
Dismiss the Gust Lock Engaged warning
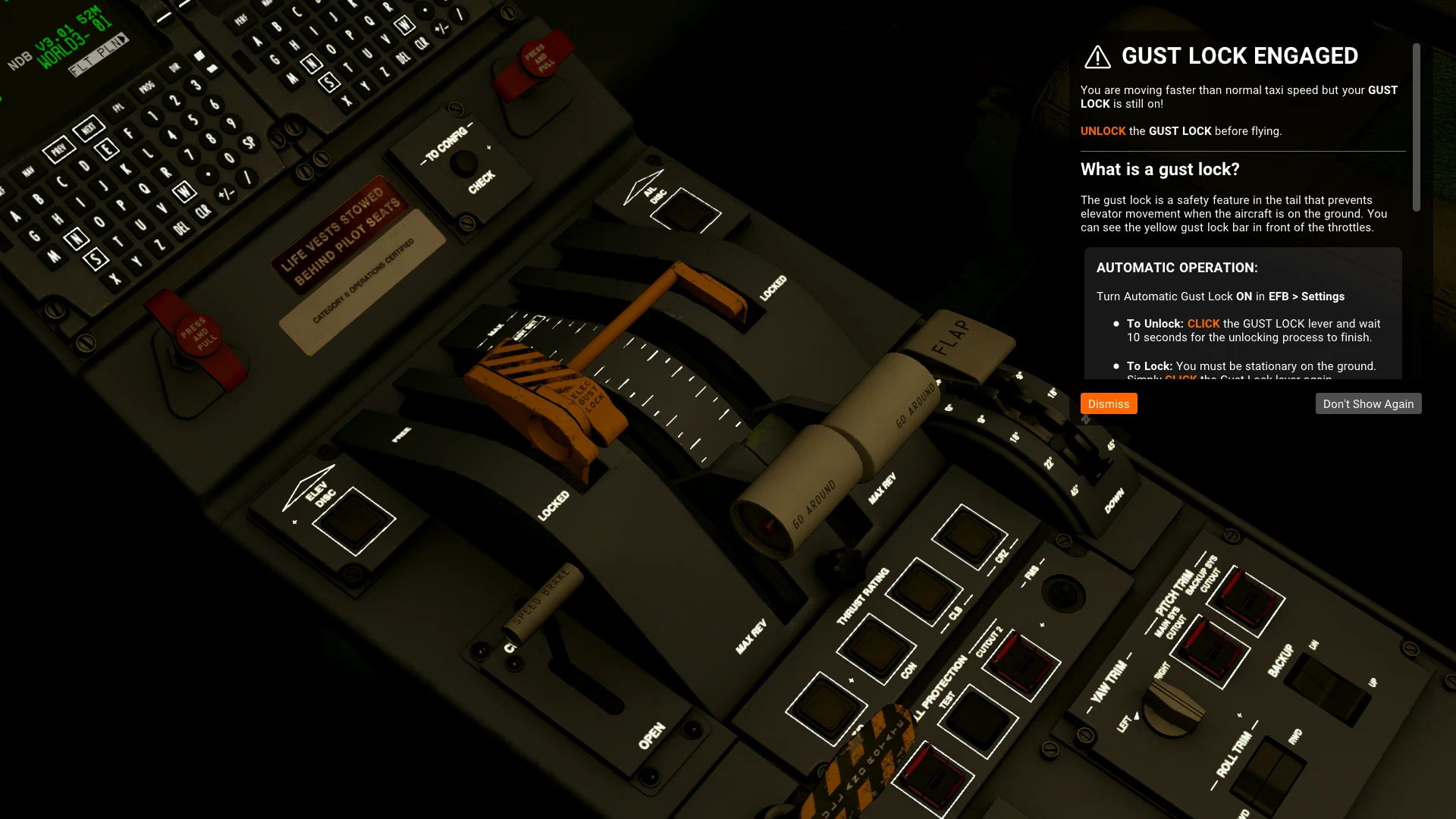coord(1108,403)
